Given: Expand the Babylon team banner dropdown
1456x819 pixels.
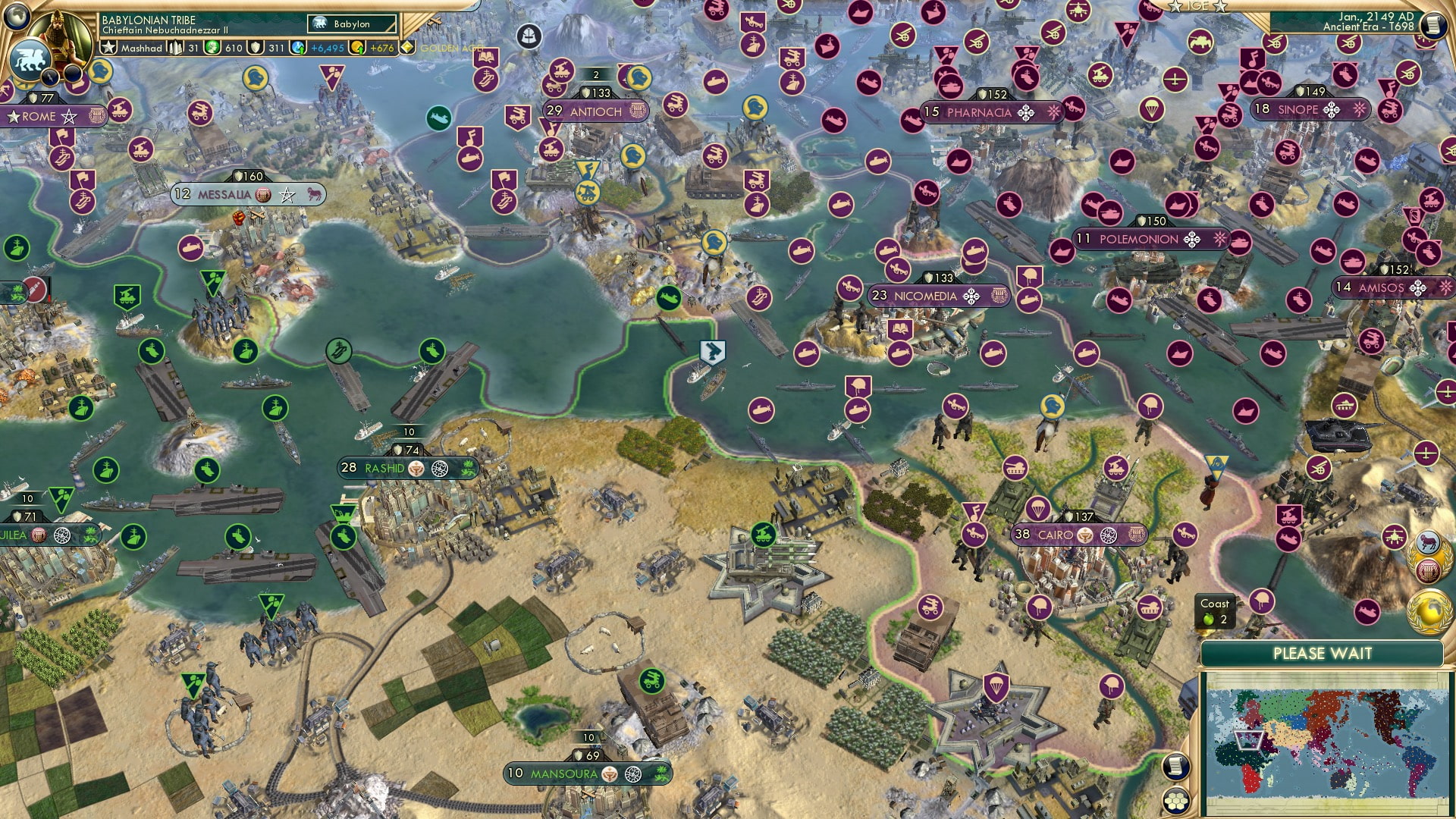Looking at the screenshot, I should (353, 24).
